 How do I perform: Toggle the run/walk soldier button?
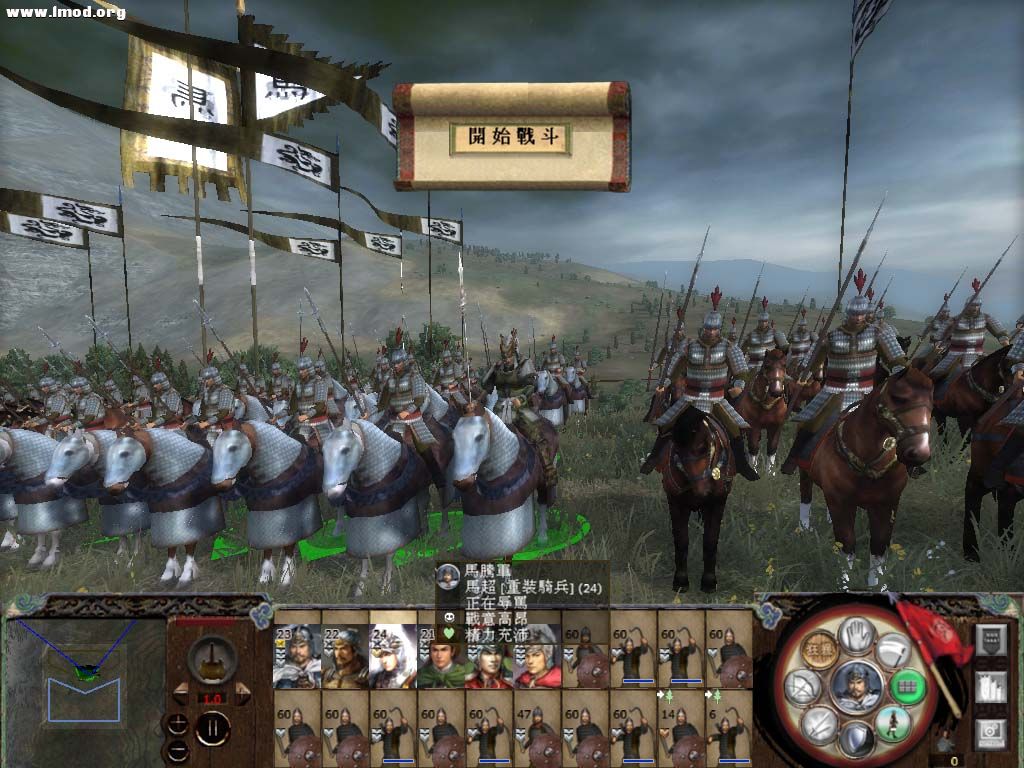pos(892,724)
